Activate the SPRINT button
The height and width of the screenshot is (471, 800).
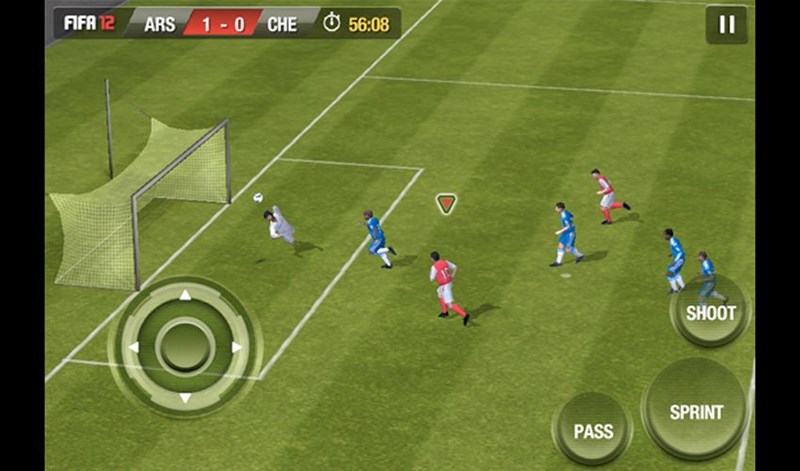click(x=695, y=411)
